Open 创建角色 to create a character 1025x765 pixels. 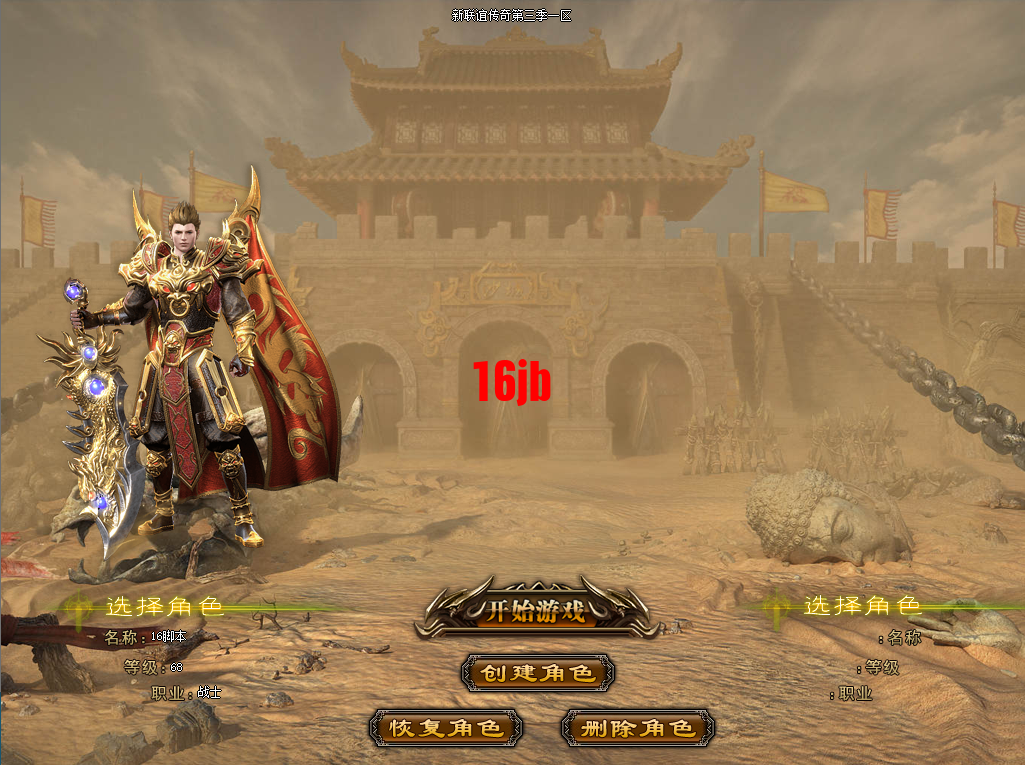tap(538, 673)
